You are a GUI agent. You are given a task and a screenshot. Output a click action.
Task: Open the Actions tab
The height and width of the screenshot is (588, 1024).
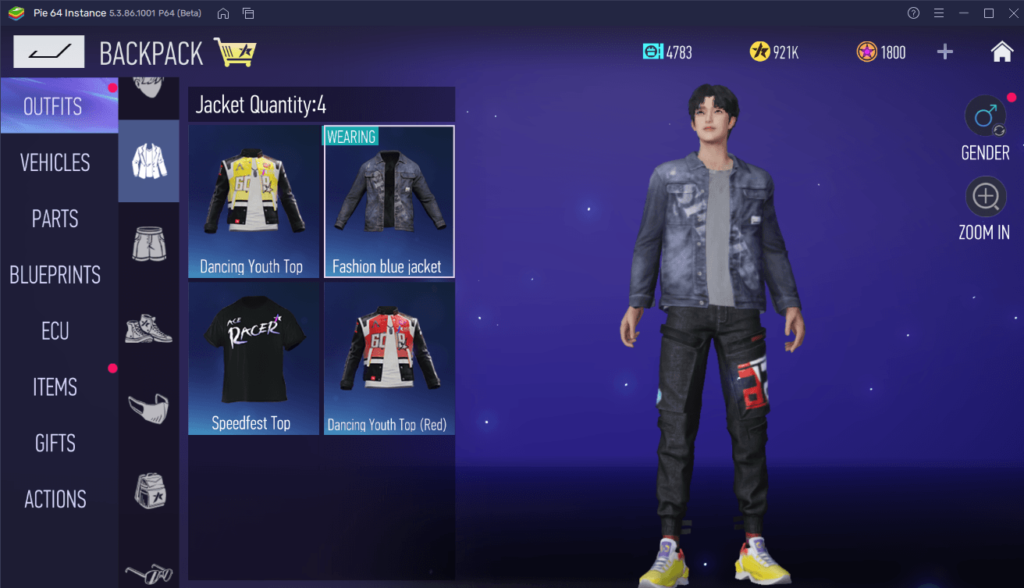(x=55, y=499)
